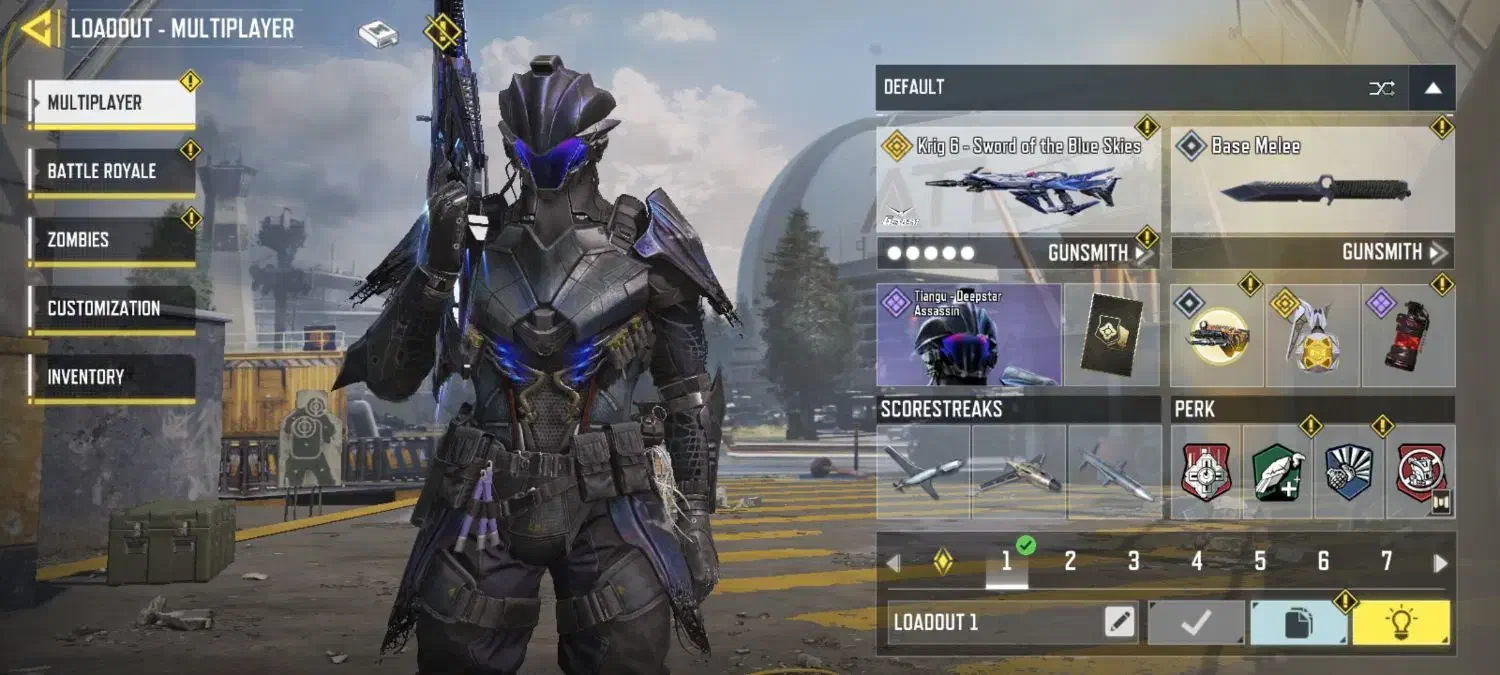Screen dimensions: 1500x675
Task: Choose the Base Melee secondary weapon slot
Action: 1312,180
